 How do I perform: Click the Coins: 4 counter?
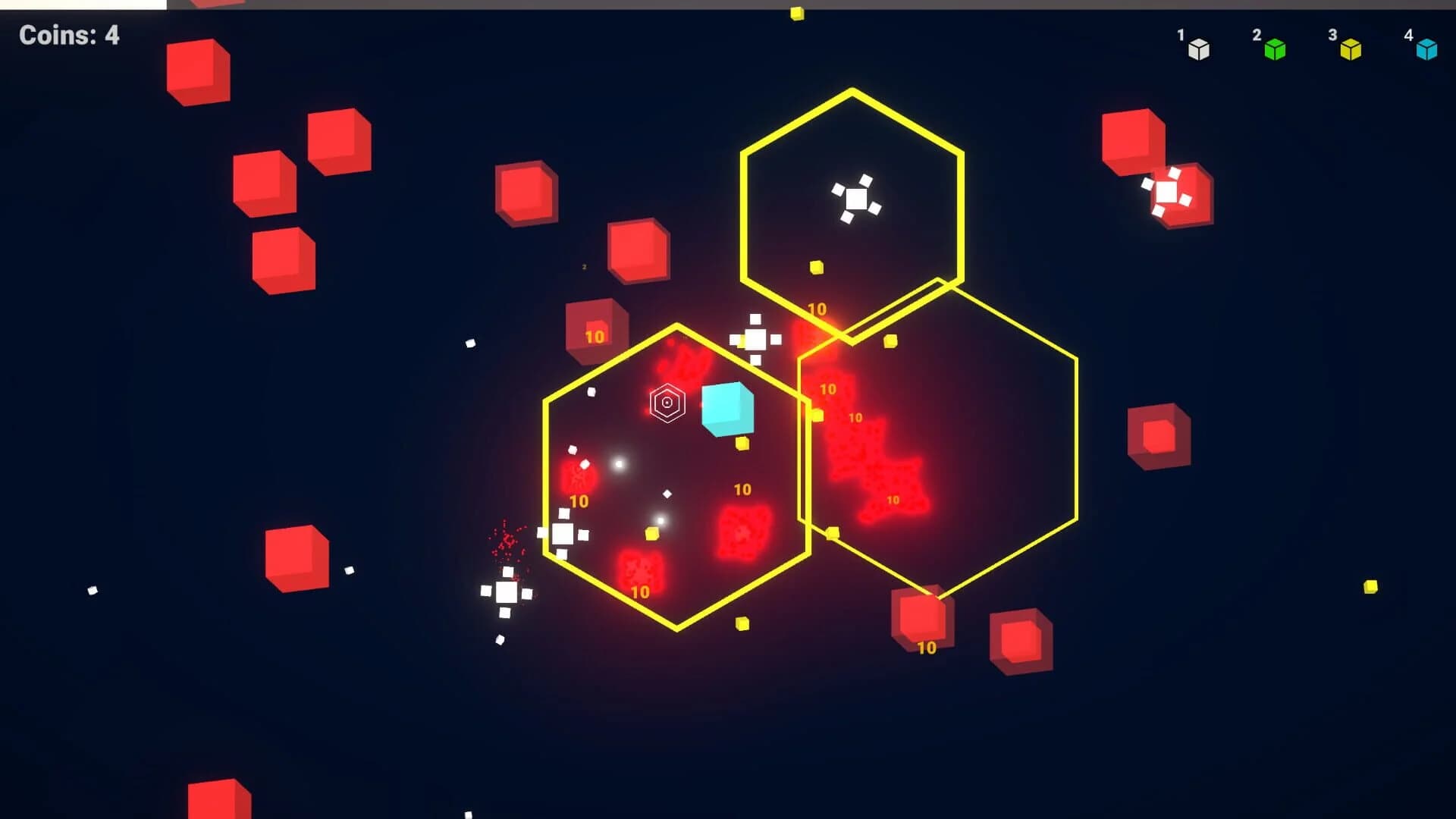click(68, 36)
